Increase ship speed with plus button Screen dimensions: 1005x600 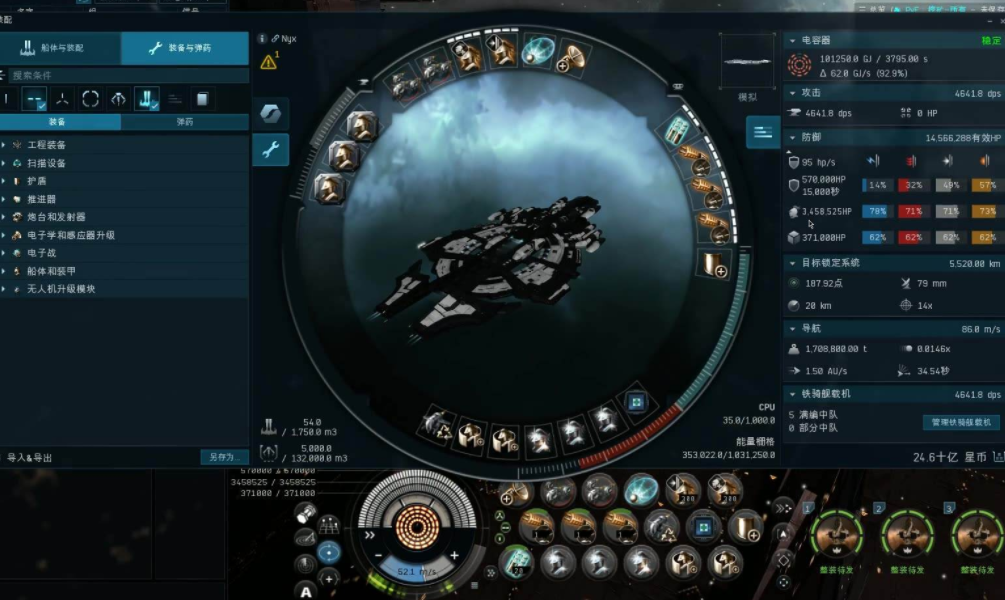454,555
